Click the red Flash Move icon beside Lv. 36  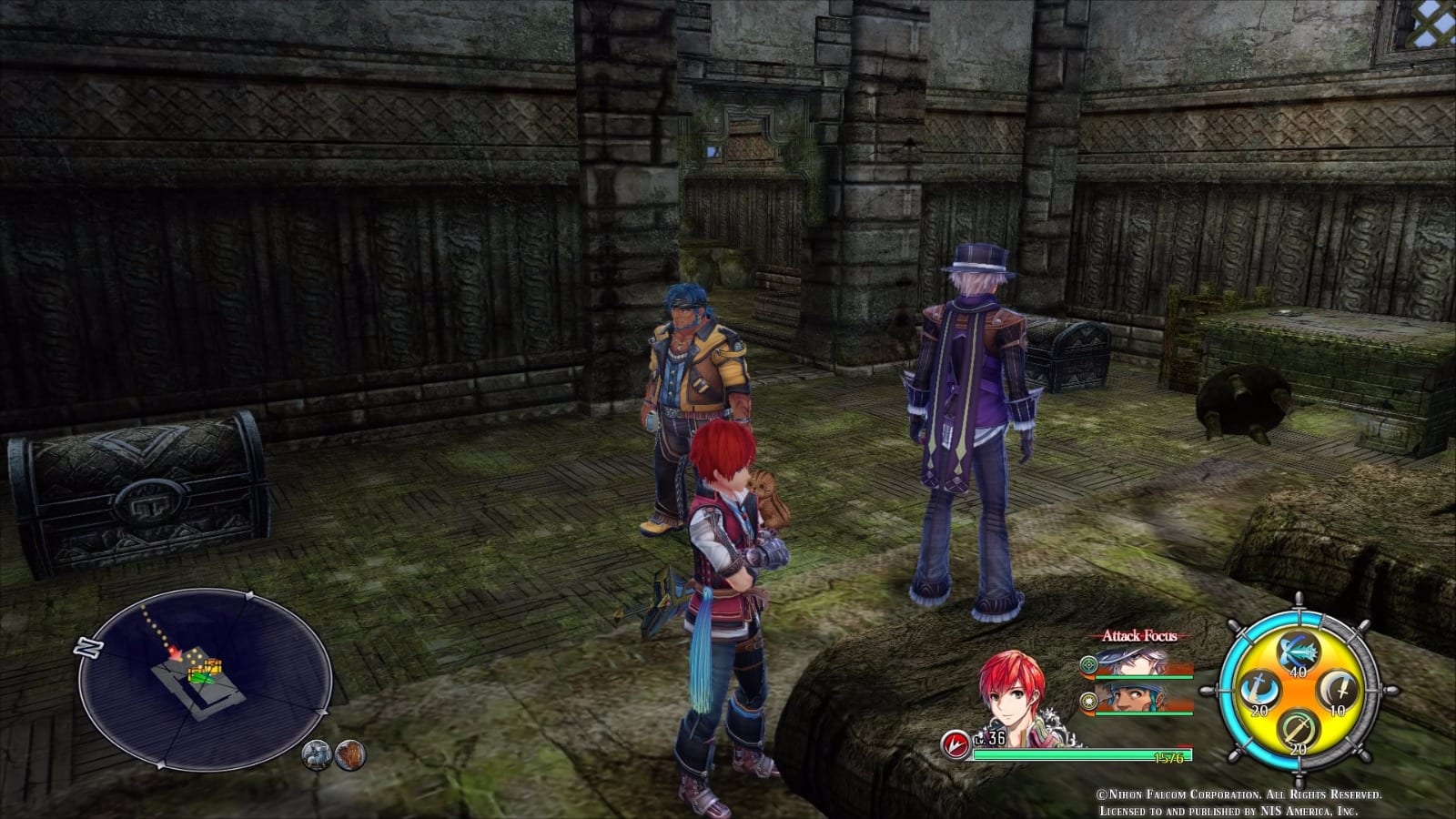click(955, 743)
